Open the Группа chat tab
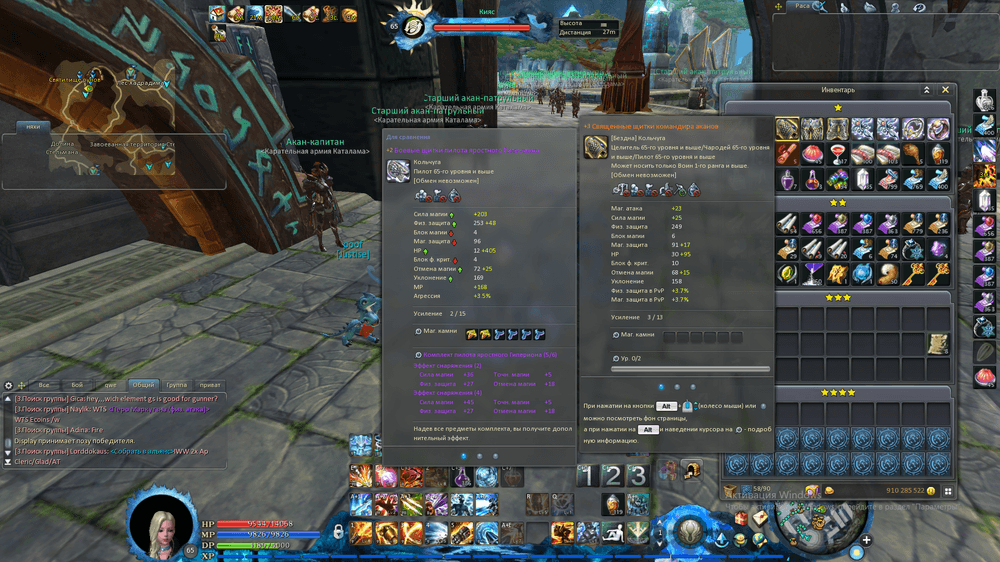 (x=176, y=384)
